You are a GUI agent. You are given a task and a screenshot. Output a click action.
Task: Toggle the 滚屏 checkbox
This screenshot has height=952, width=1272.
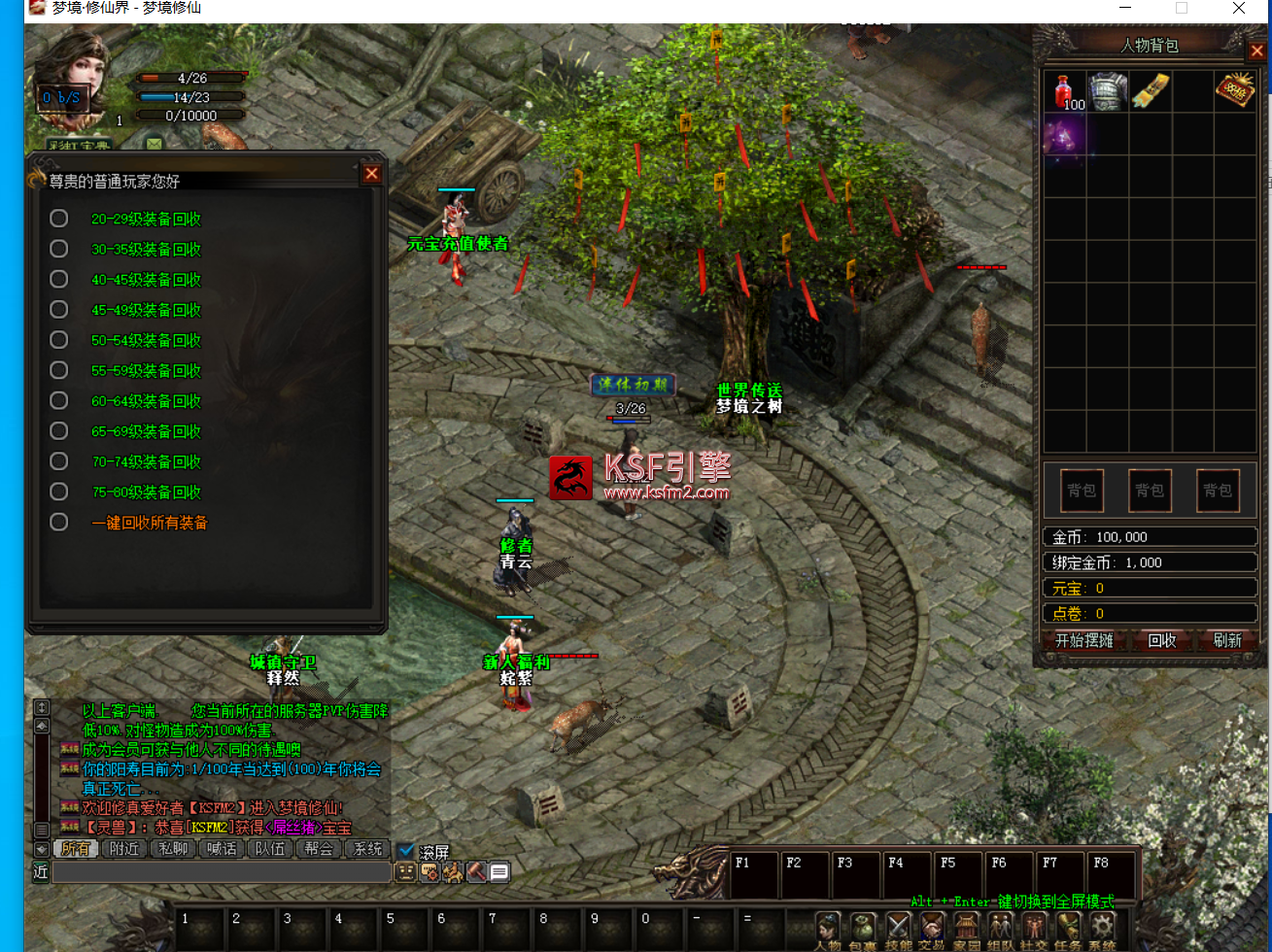coord(406,851)
